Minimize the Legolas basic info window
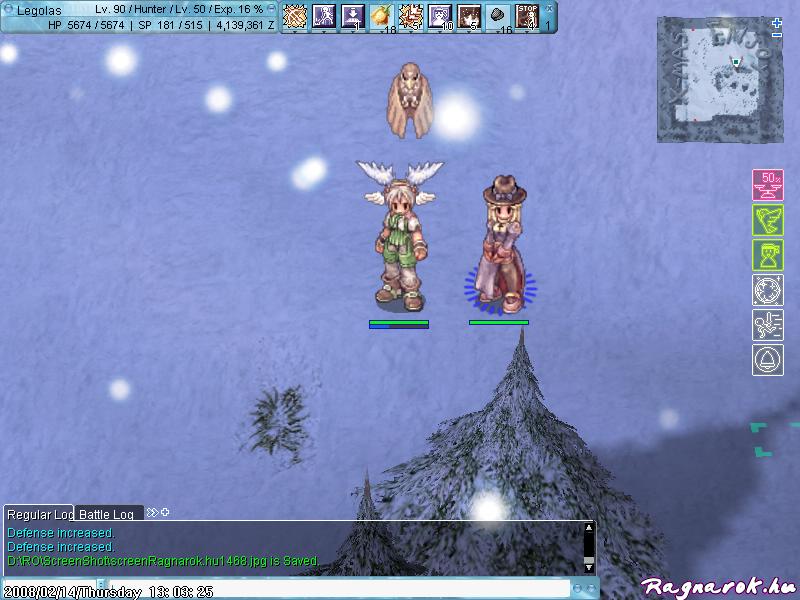The height and width of the screenshot is (600, 800). point(272,7)
